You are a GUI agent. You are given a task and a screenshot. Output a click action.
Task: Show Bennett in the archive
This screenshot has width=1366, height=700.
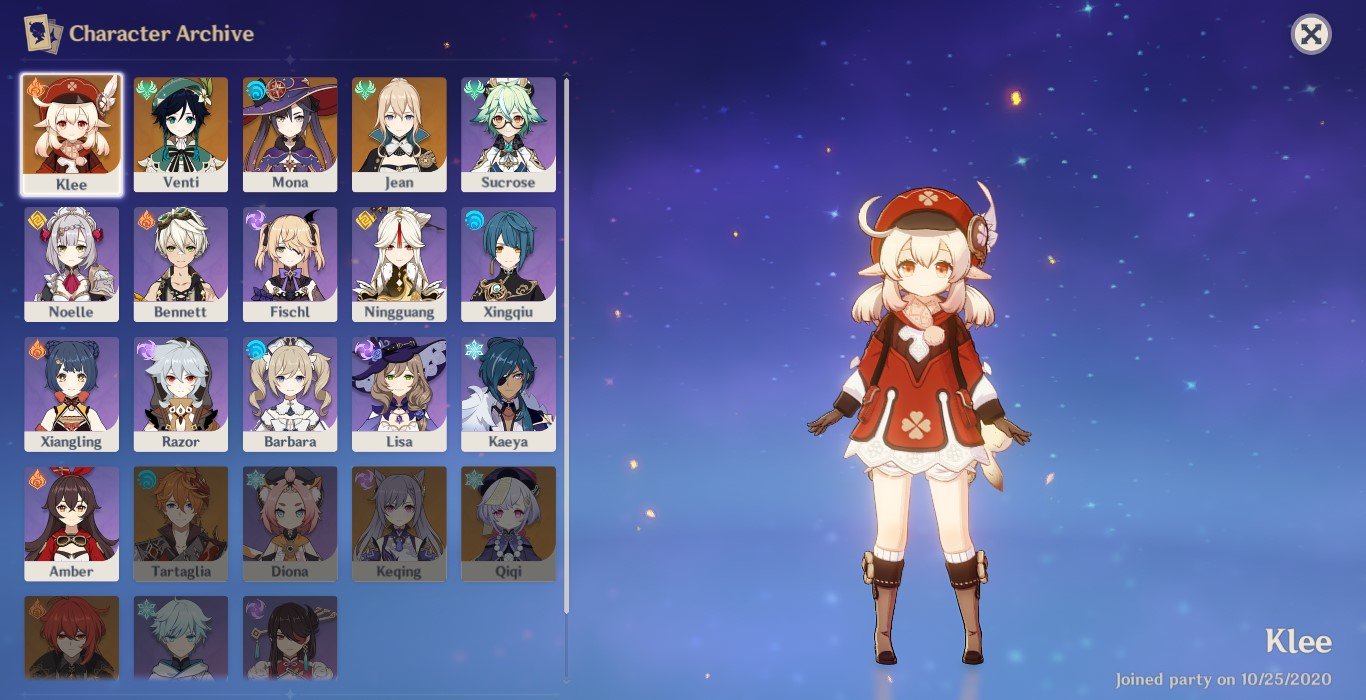click(181, 264)
